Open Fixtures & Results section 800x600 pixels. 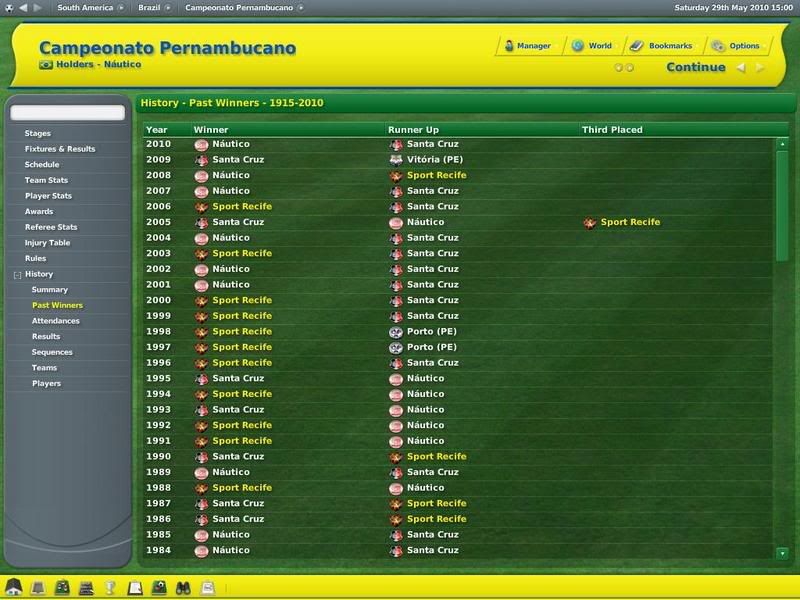coord(60,149)
